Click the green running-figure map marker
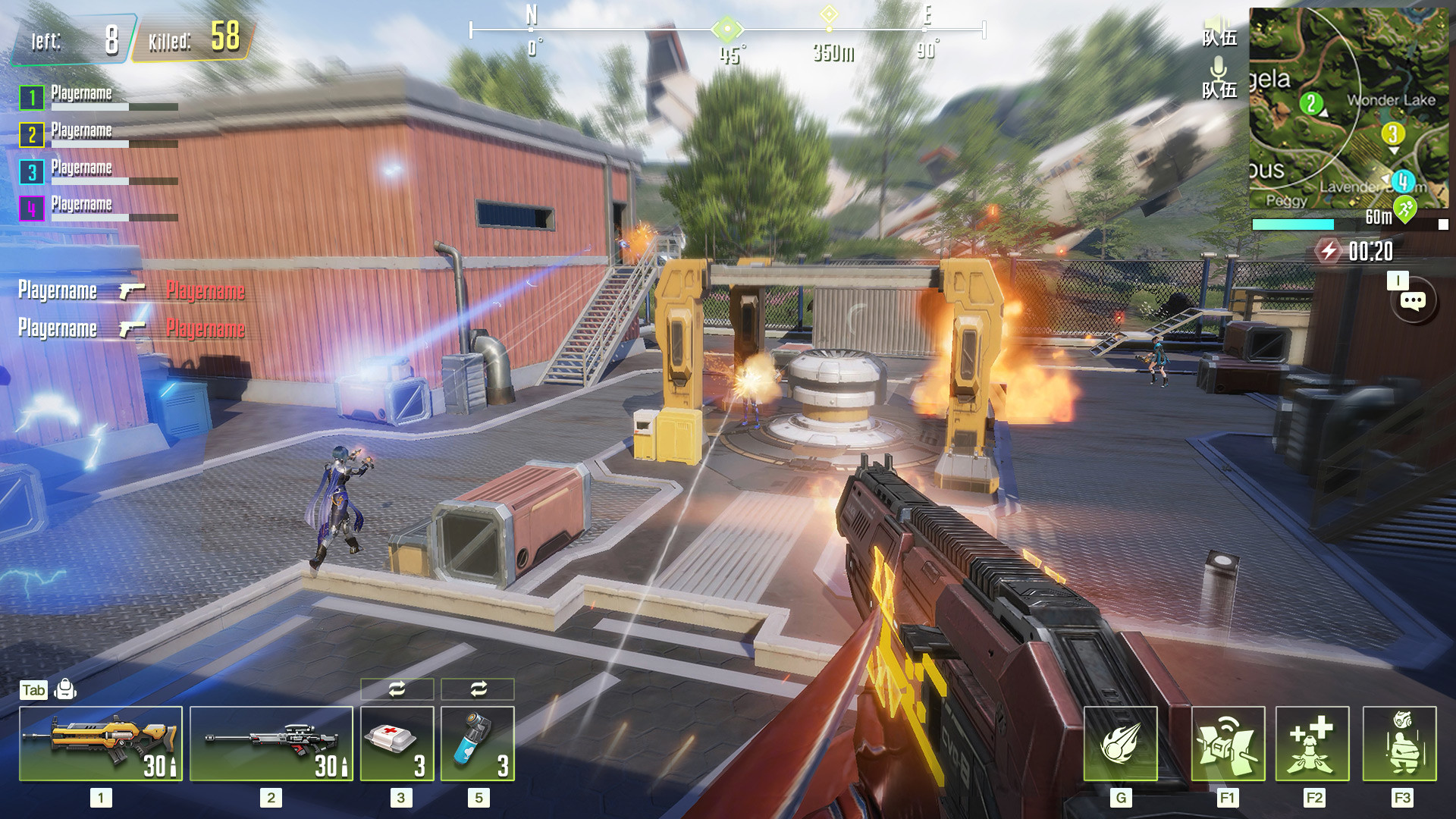The height and width of the screenshot is (819, 1456). coord(1405,208)
